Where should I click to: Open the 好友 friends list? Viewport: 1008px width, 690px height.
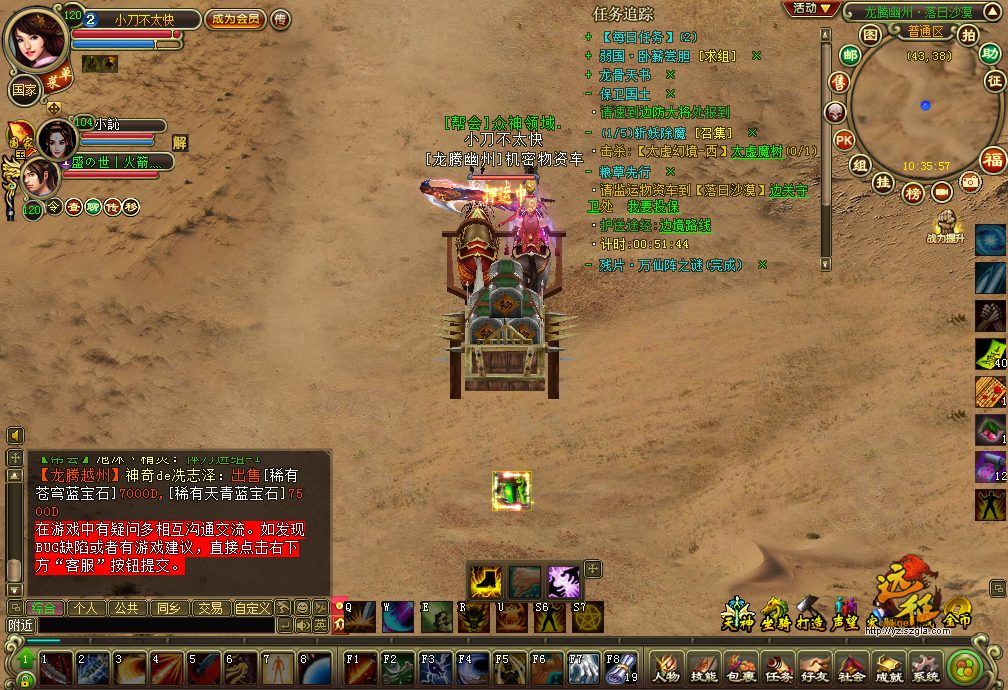[815, 666]
